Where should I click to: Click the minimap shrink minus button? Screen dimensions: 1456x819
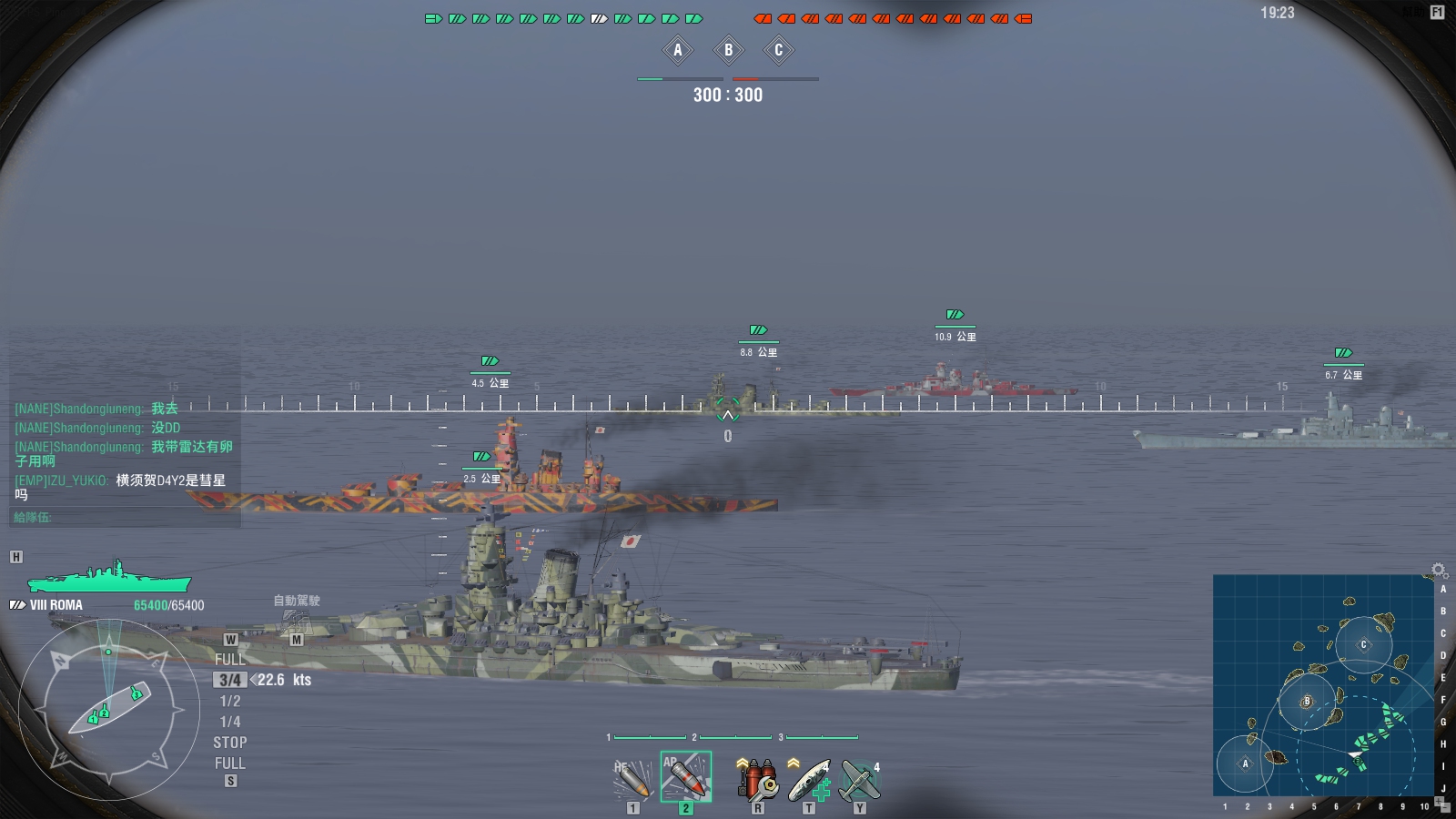coord(1444,808)
